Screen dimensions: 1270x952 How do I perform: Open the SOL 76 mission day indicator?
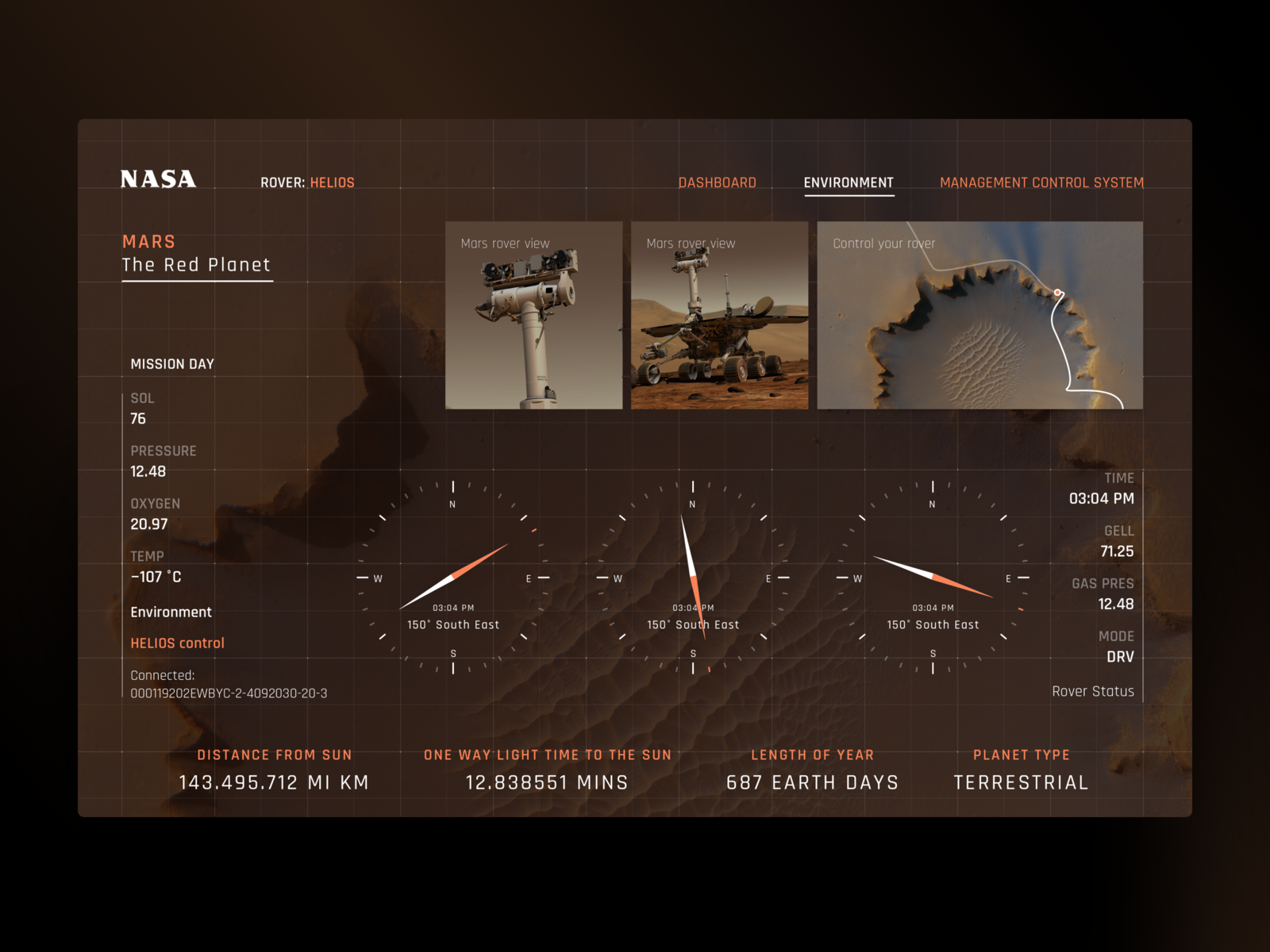pos(140,409)
